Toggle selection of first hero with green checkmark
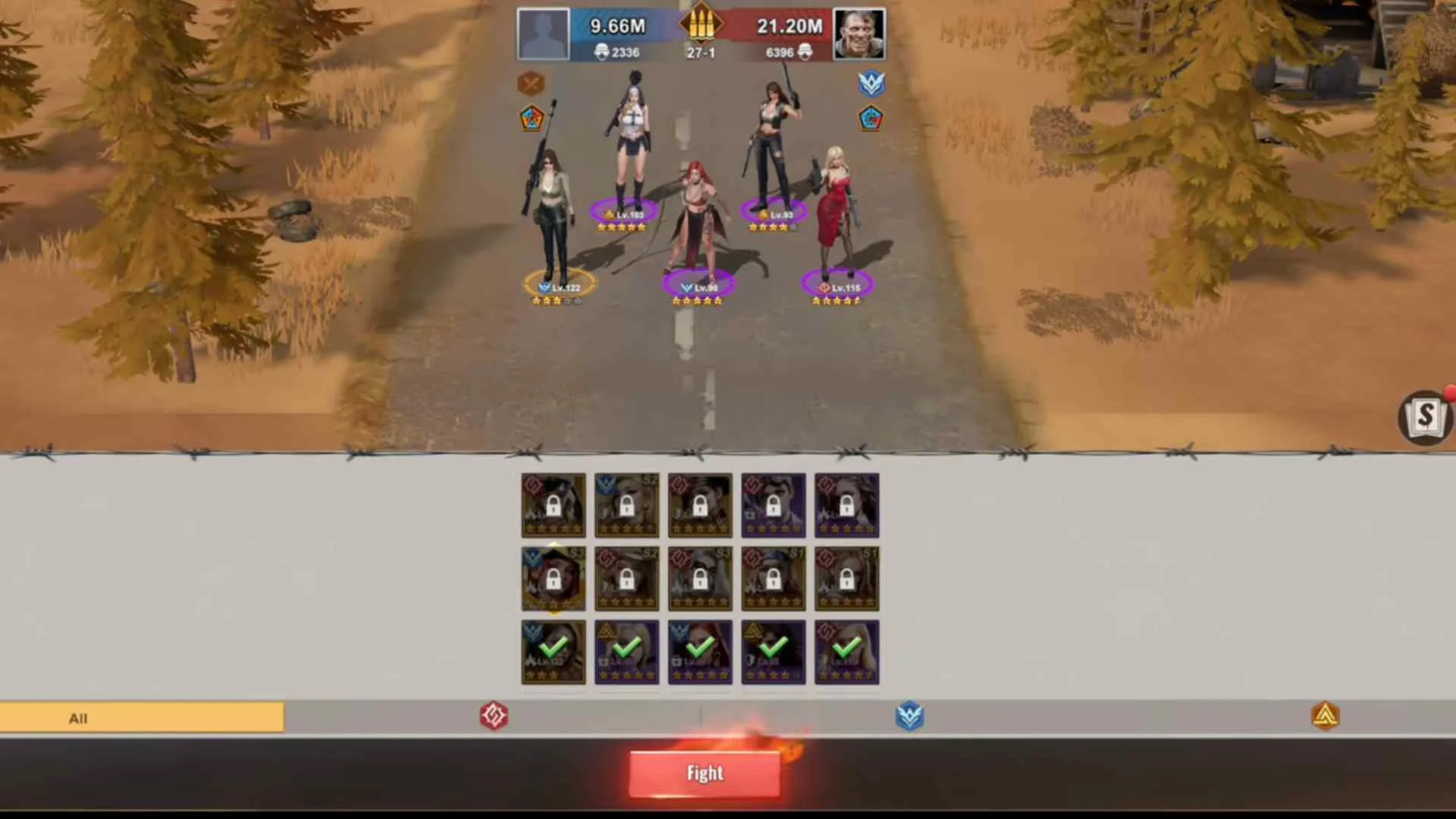Screen dimensions: 1456x819 [x=553, y=651]
